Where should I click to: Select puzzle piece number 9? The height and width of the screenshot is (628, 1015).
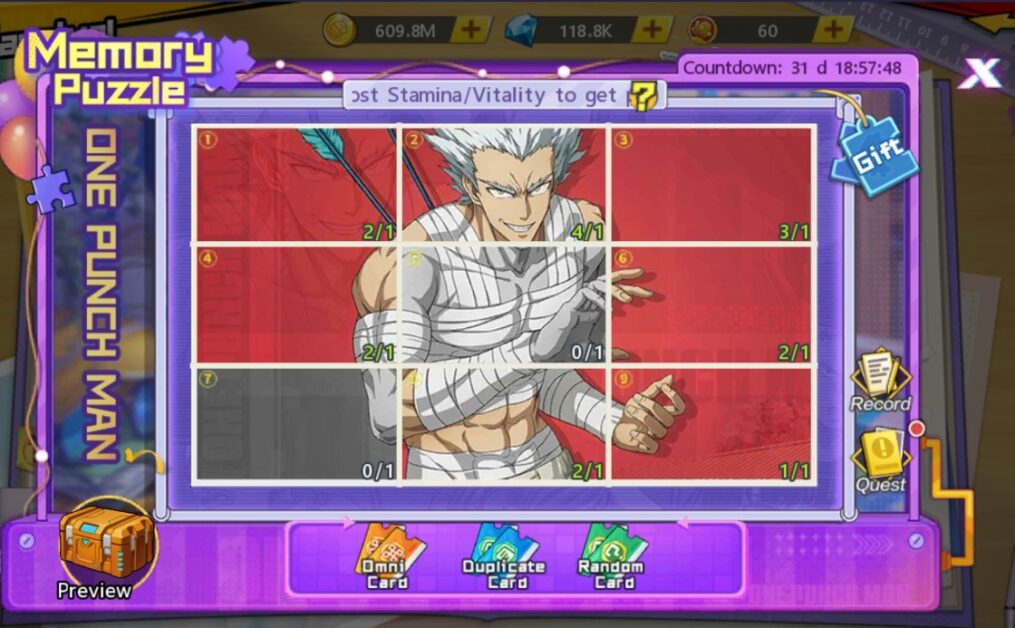711,424
